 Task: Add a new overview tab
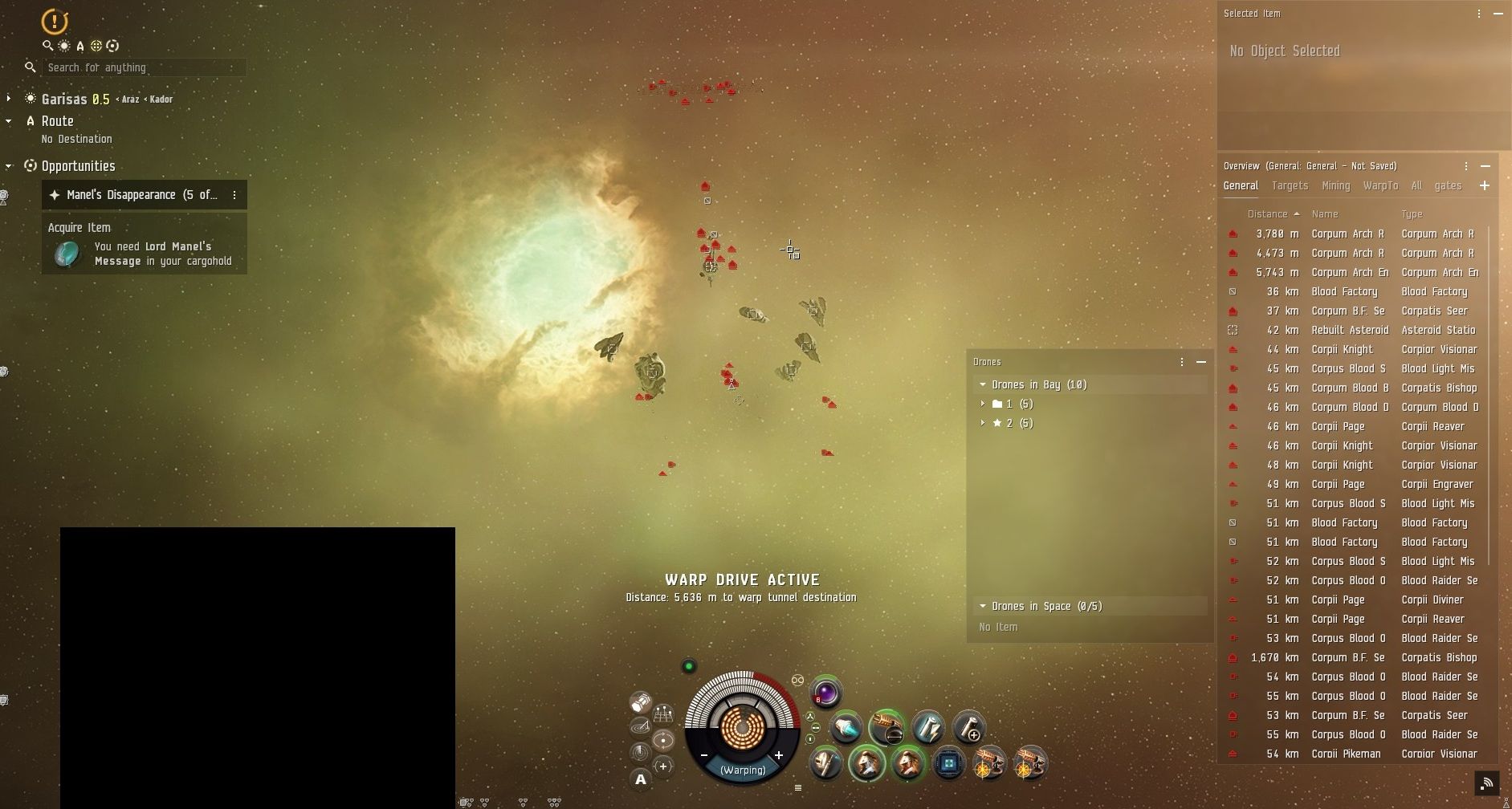[1484, 185]
